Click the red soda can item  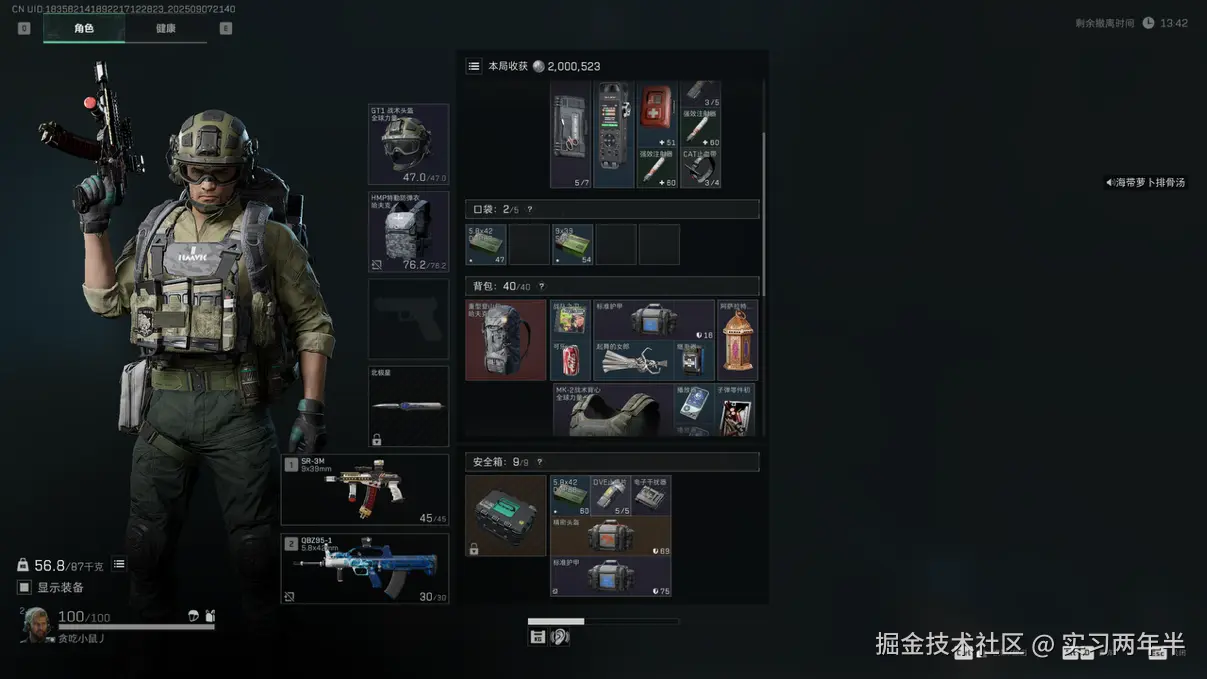pos(572,361)
